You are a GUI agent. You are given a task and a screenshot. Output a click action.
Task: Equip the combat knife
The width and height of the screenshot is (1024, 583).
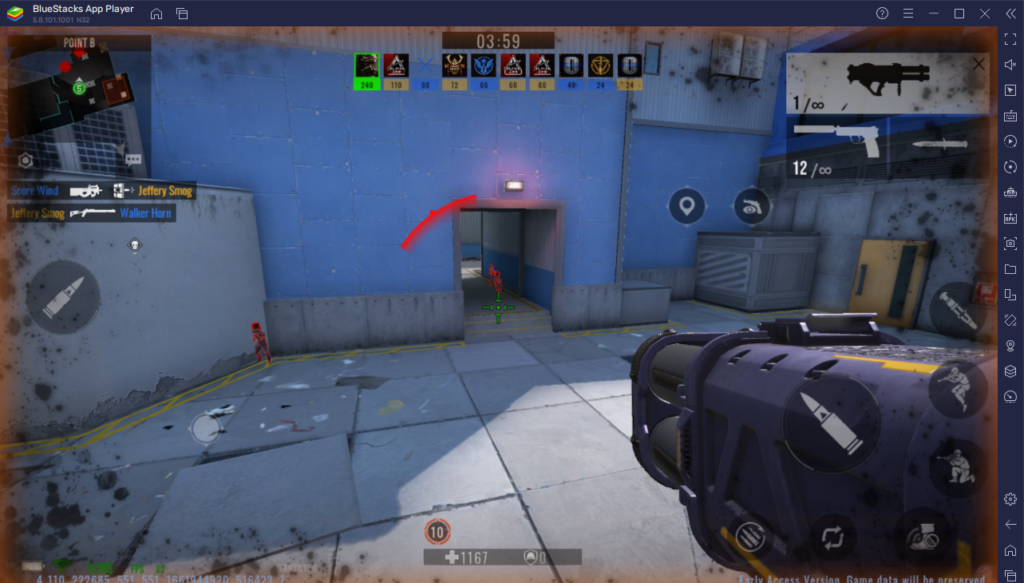[x=938, y=144]
